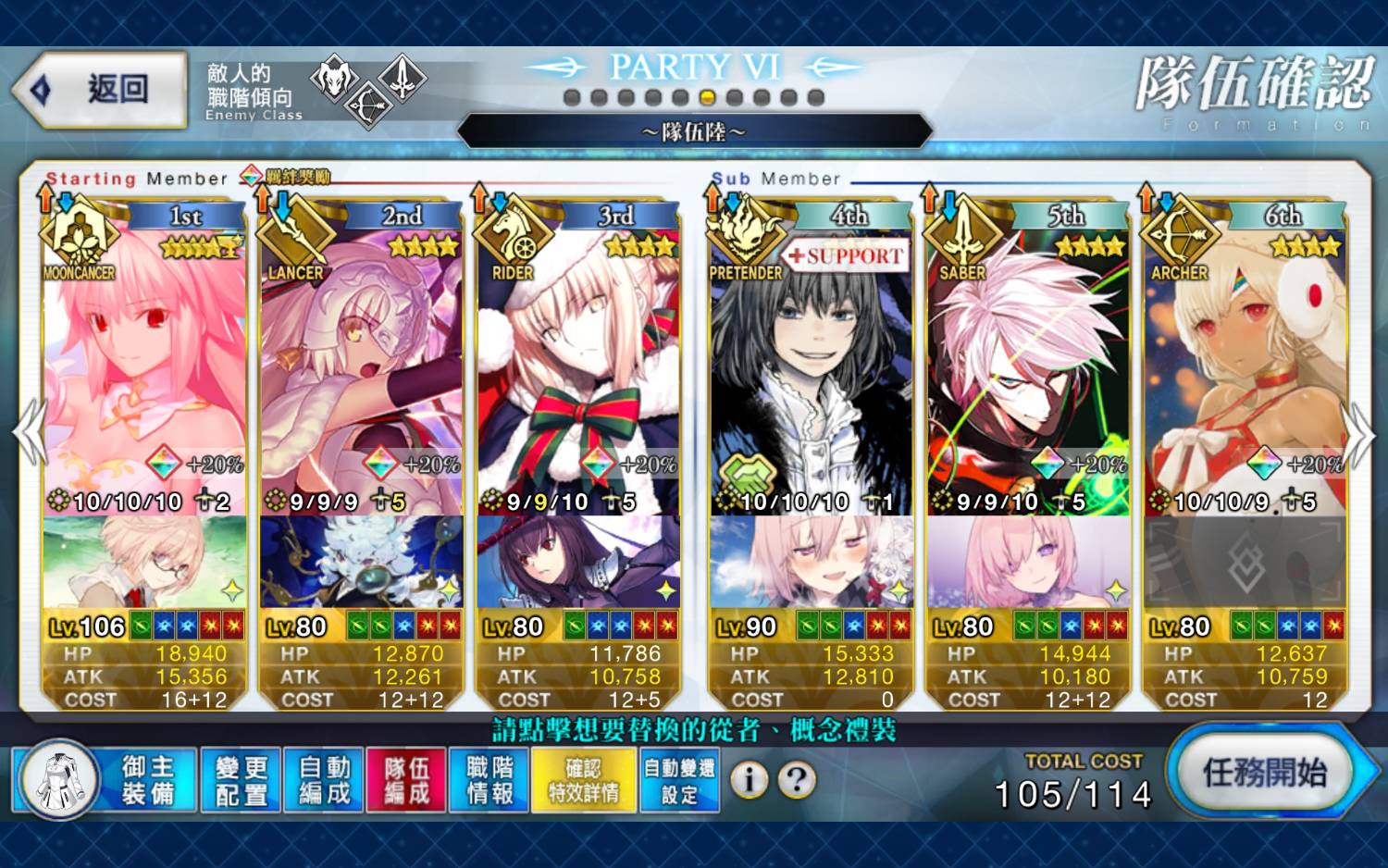Viewport: 1388px width, 868px height.
Task: Choose the 變更配置 rearrange button
Action: click(241, 780)
